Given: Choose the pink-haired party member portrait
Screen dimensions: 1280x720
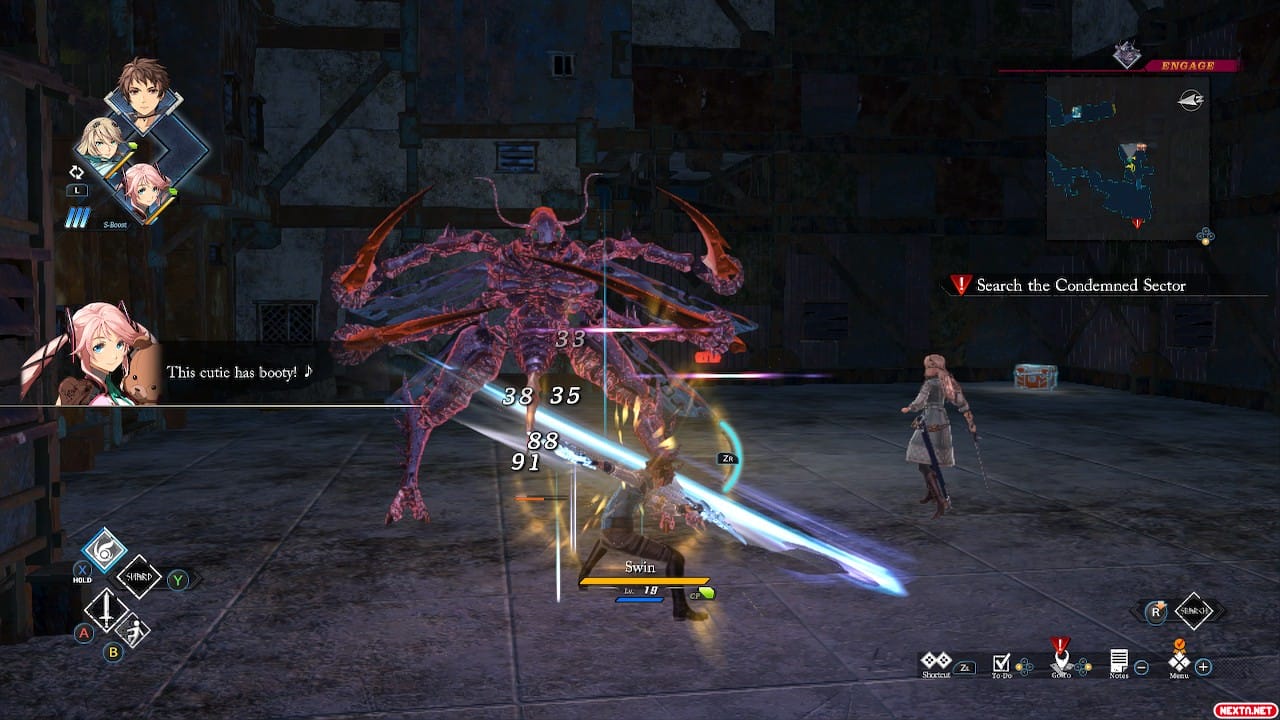Looking at the screenshot, I should tap(146, 189).
